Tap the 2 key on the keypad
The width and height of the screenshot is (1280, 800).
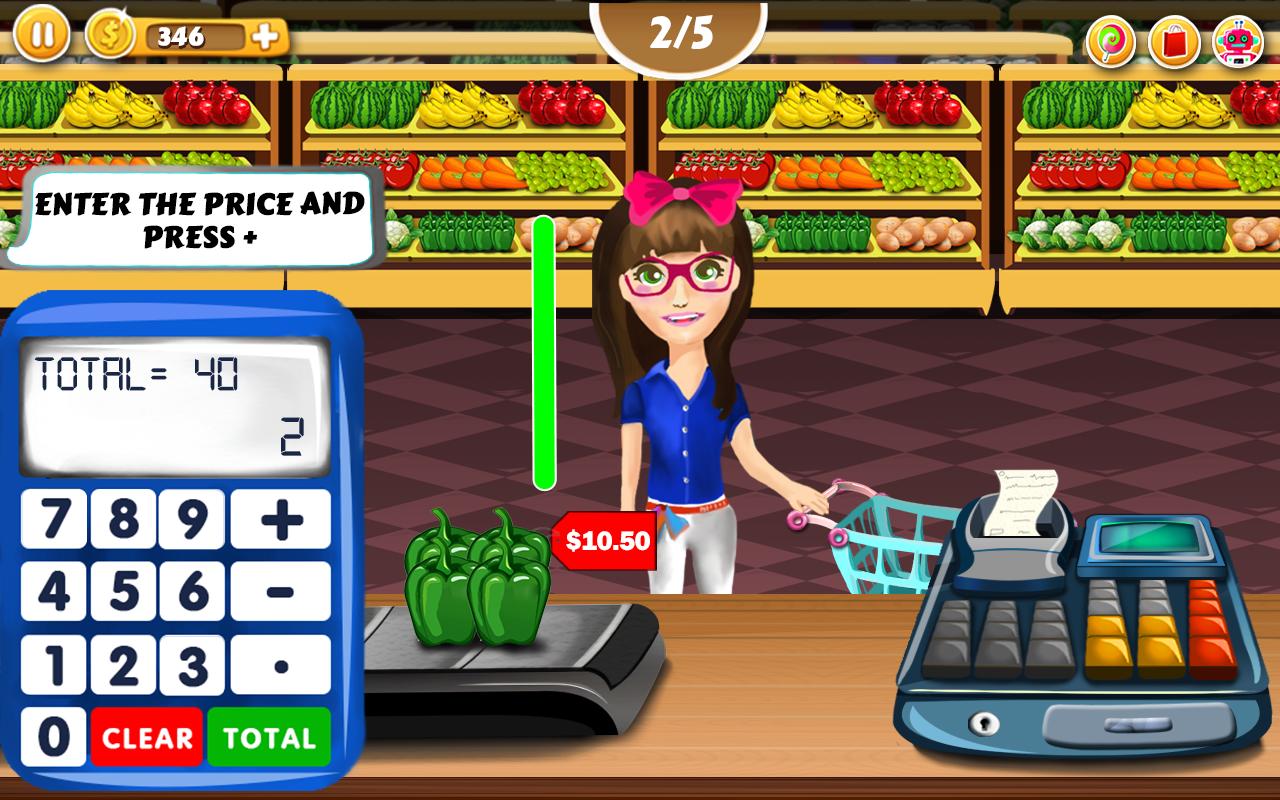click(x=123, y=665)
